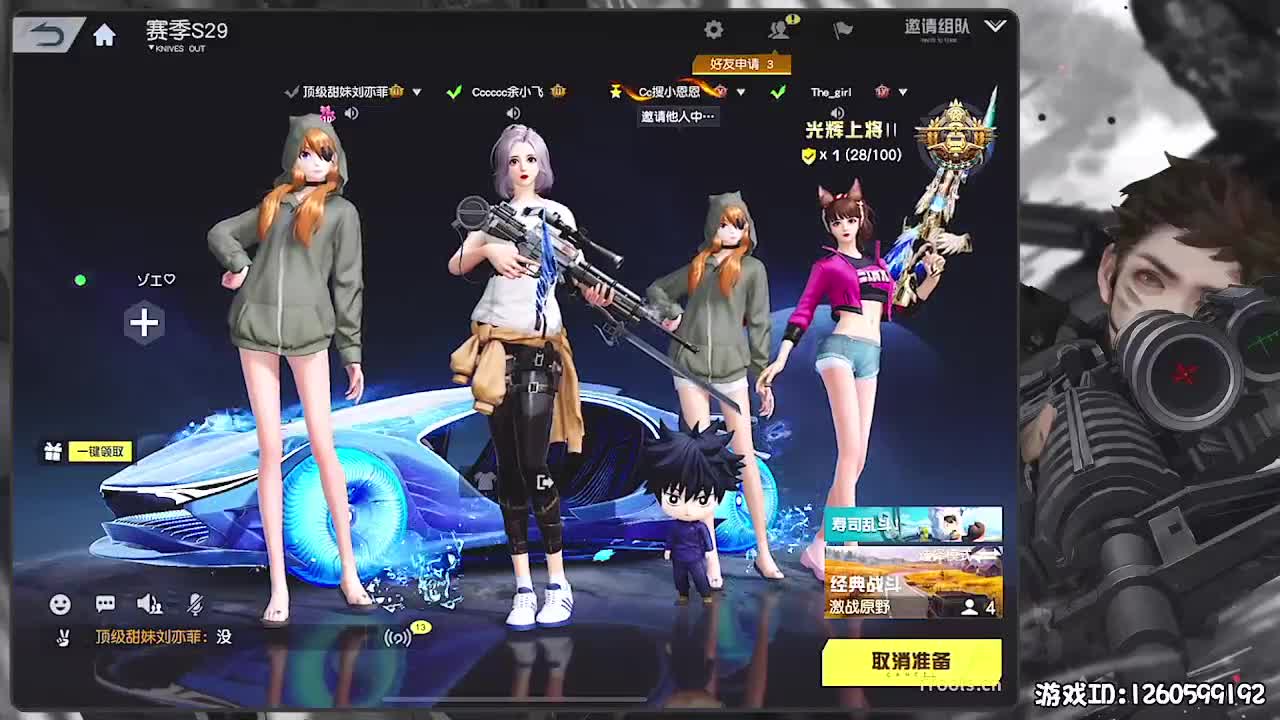
Task: Click the shield 28/100 progress indicator
Action: [x=849, y=155]
